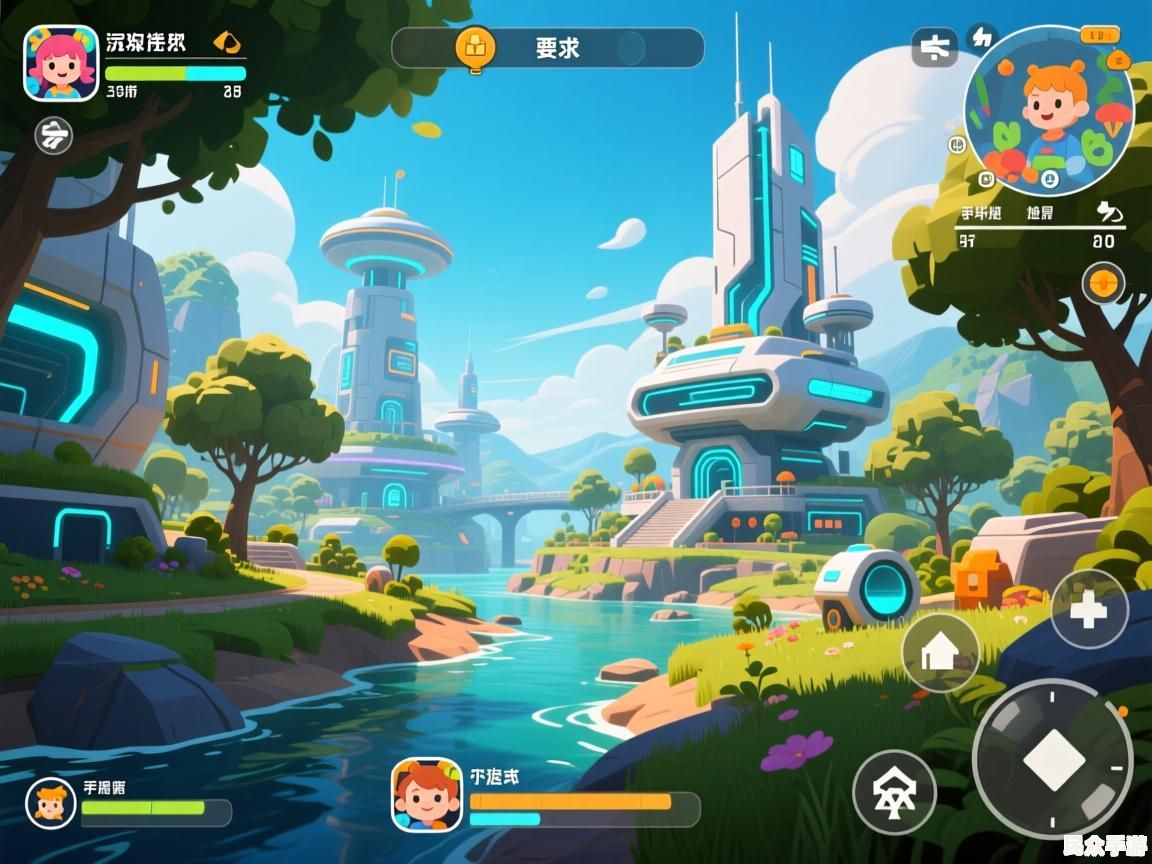Screen dimensions: 1152x864
Task: Click the gray square button beside the minimap
Action: [x=935, y=47]
